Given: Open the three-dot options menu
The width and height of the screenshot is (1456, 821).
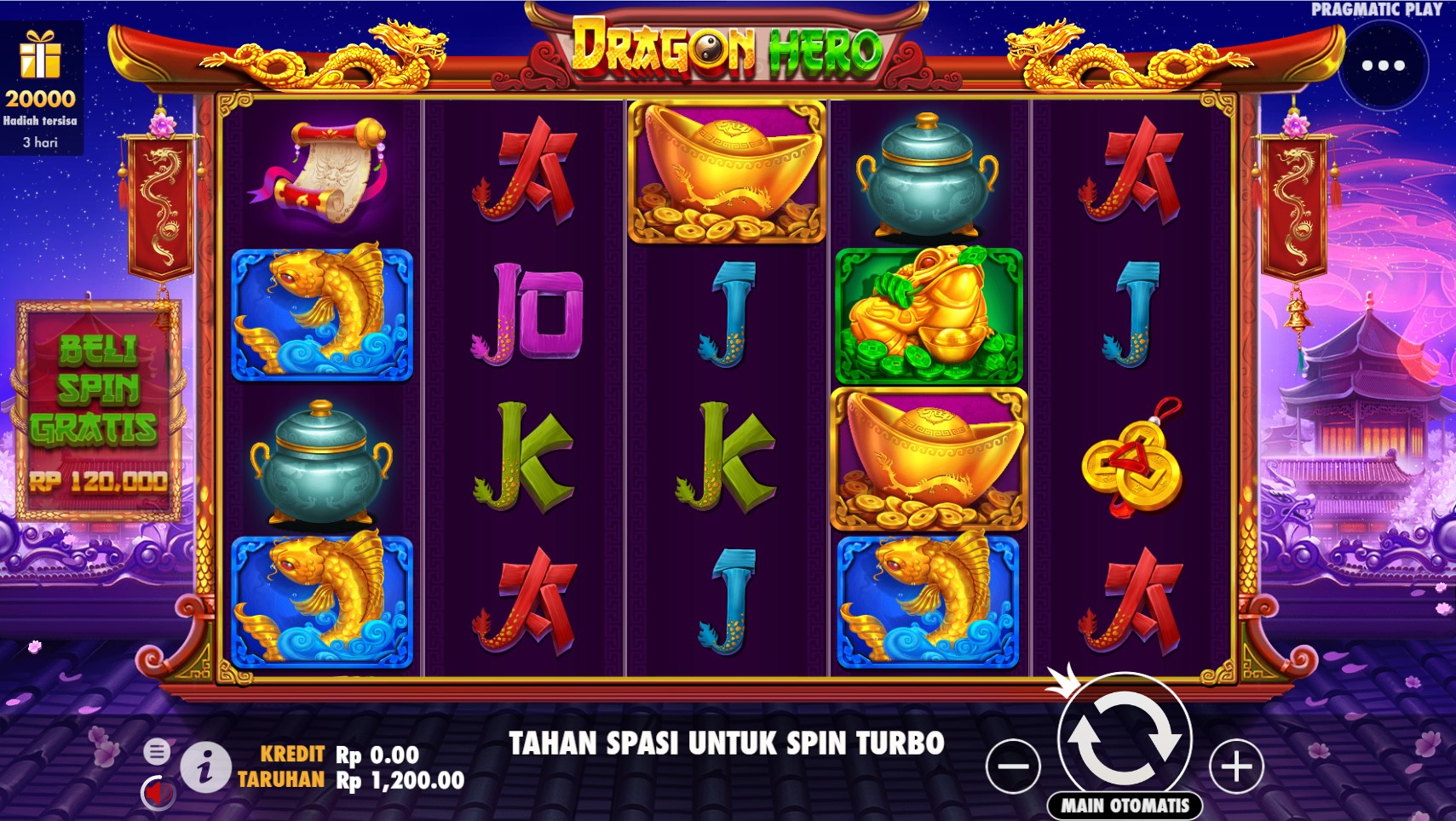Looking at the screenshot, I should 1383,66.
